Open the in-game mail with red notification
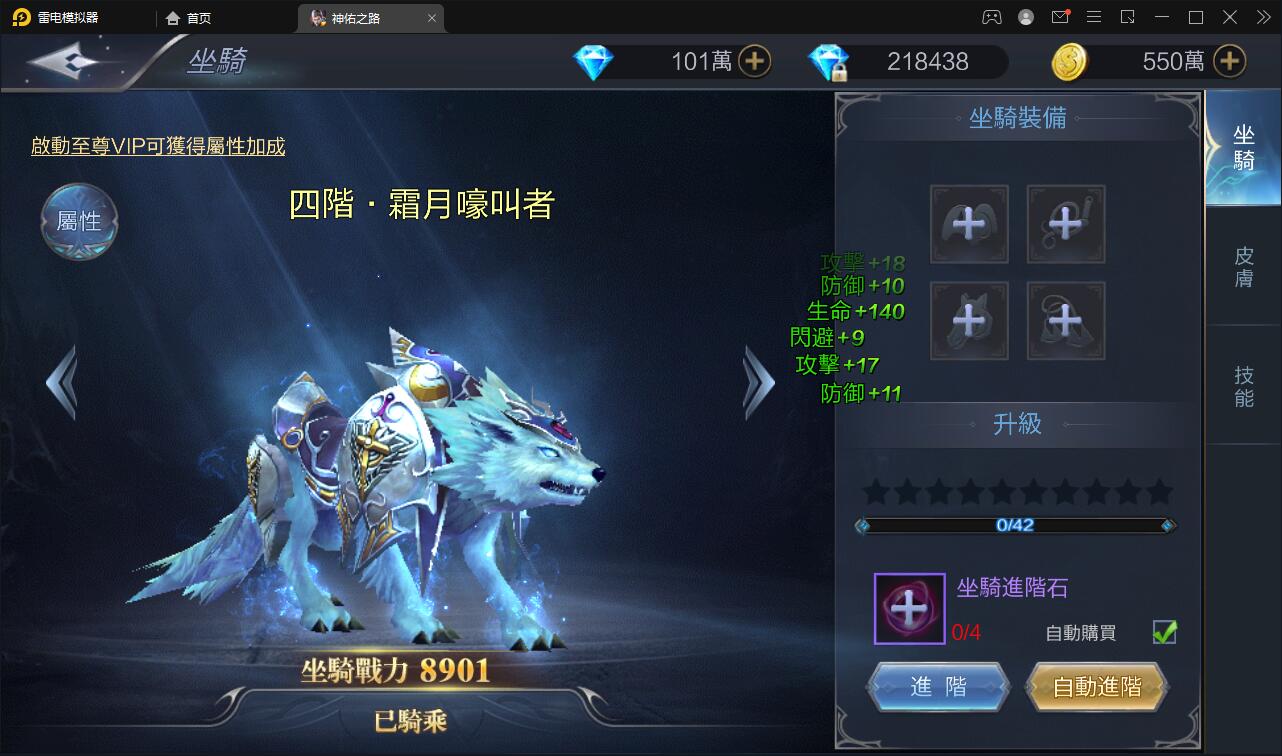 [1061, 17]
